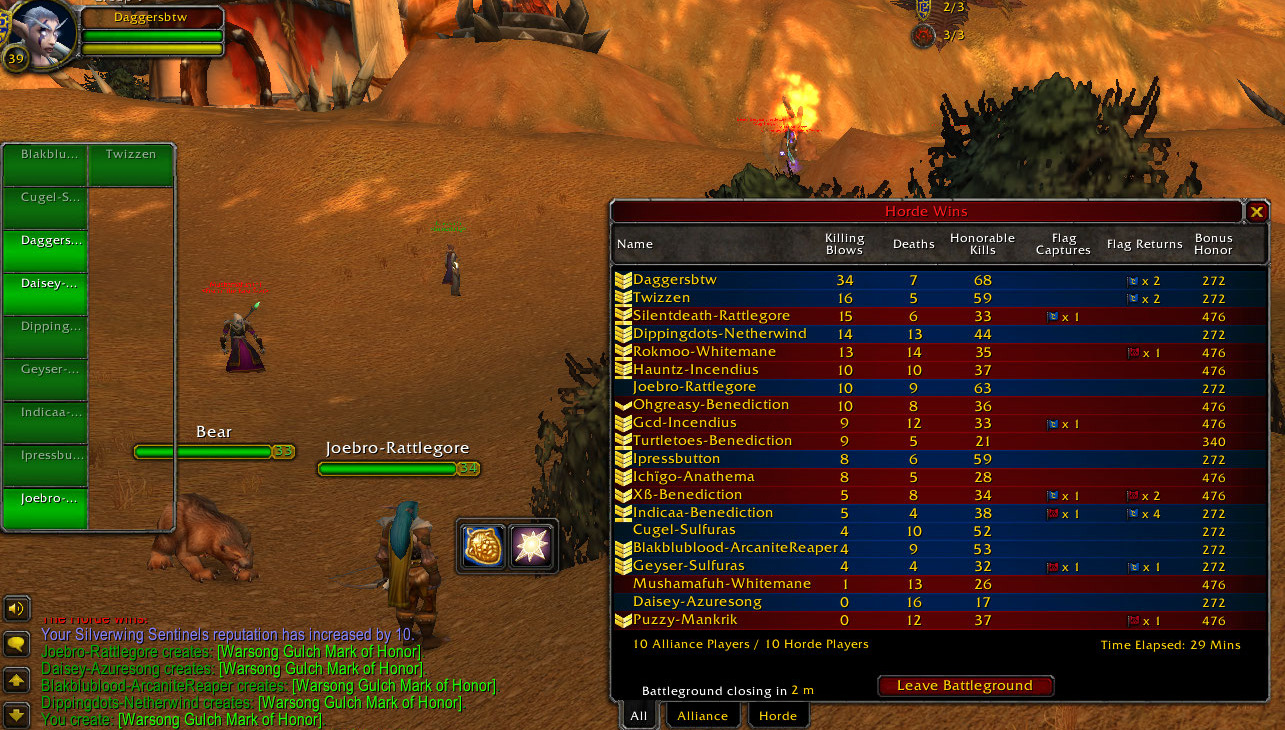Viewport: 1285px width, 730px height.
Task: Open the chat speech bubble menu
Action: [x=16, y=644]
